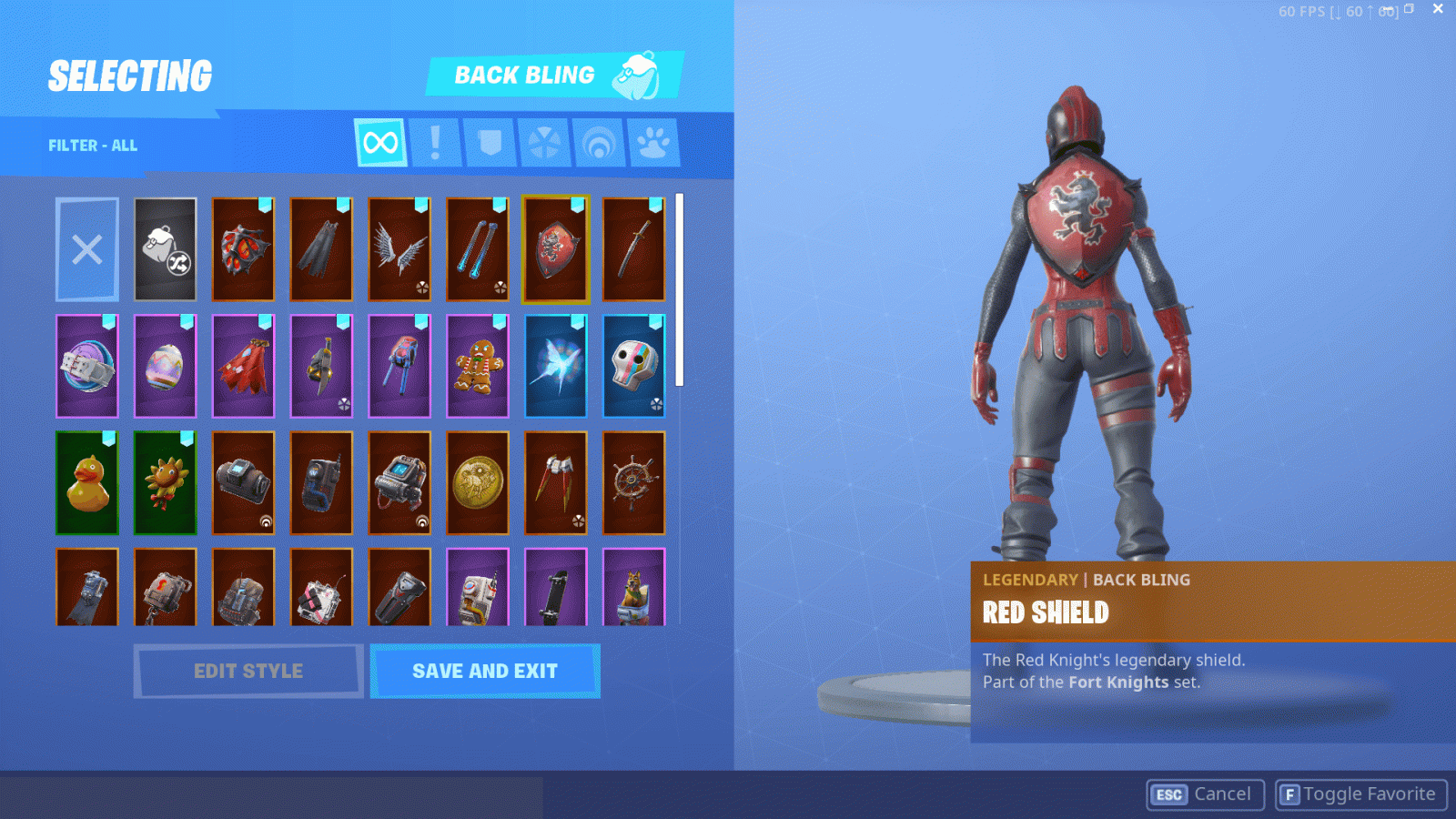The width and height of the screenshot is (1456, 819).
Task: Enable the currently equipped Red Shield
Action: click(x=556, y=248)
